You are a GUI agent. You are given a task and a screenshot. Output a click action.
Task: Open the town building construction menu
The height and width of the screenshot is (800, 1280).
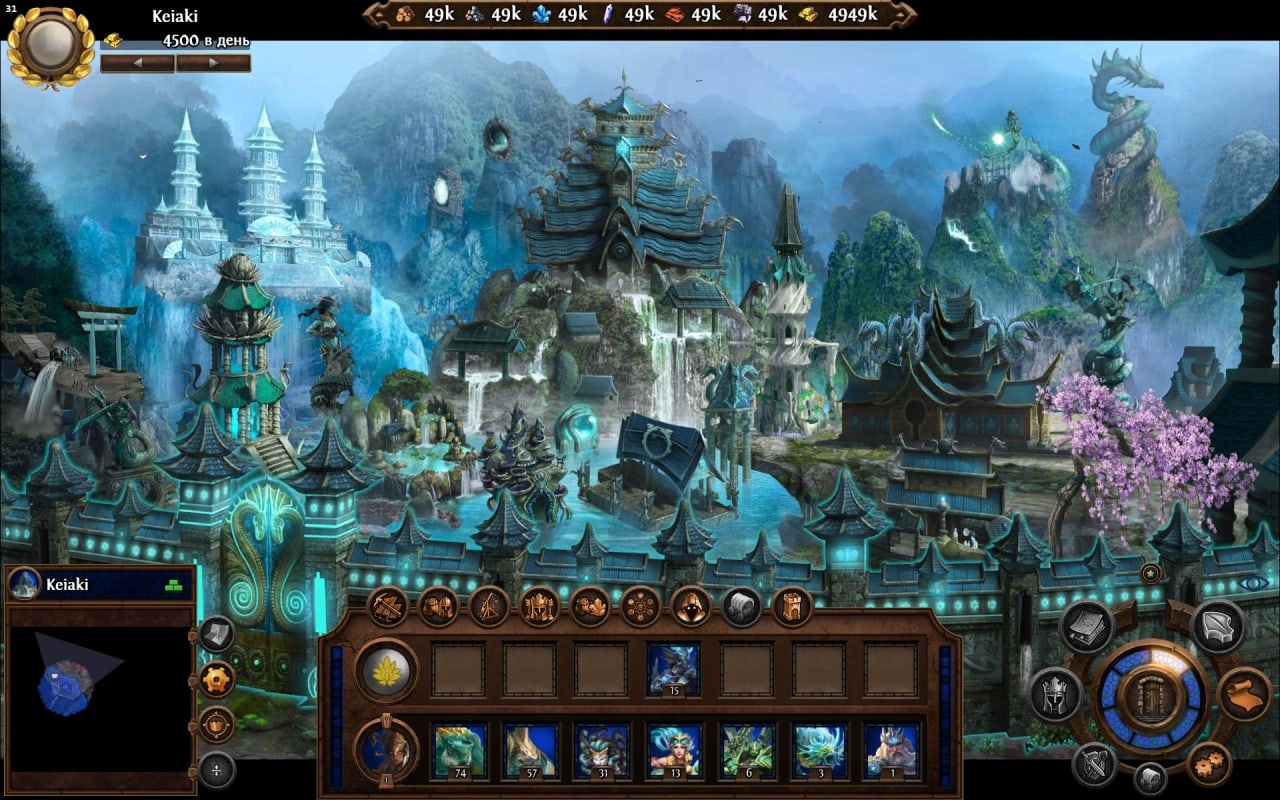385,606
